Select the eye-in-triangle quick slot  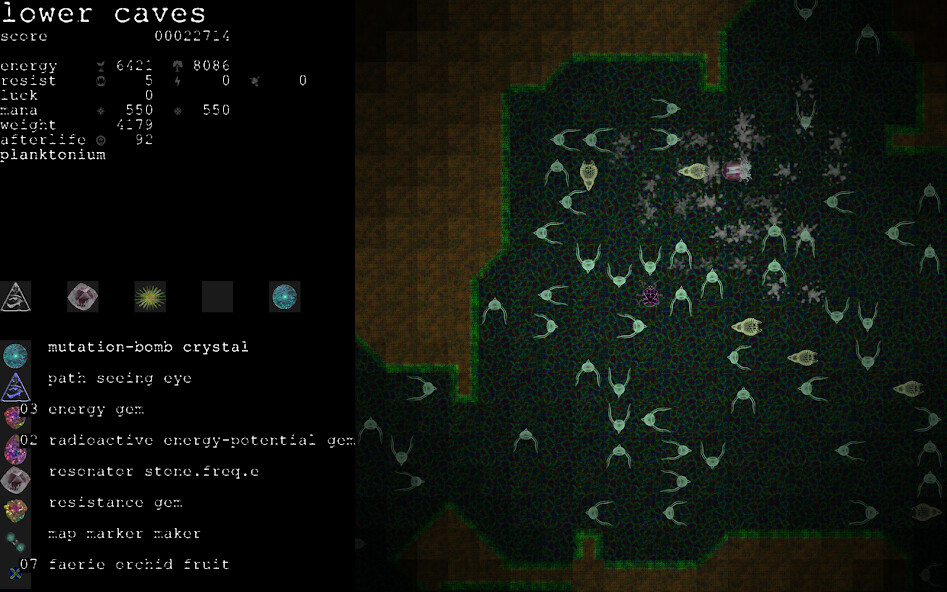[16, 296]
